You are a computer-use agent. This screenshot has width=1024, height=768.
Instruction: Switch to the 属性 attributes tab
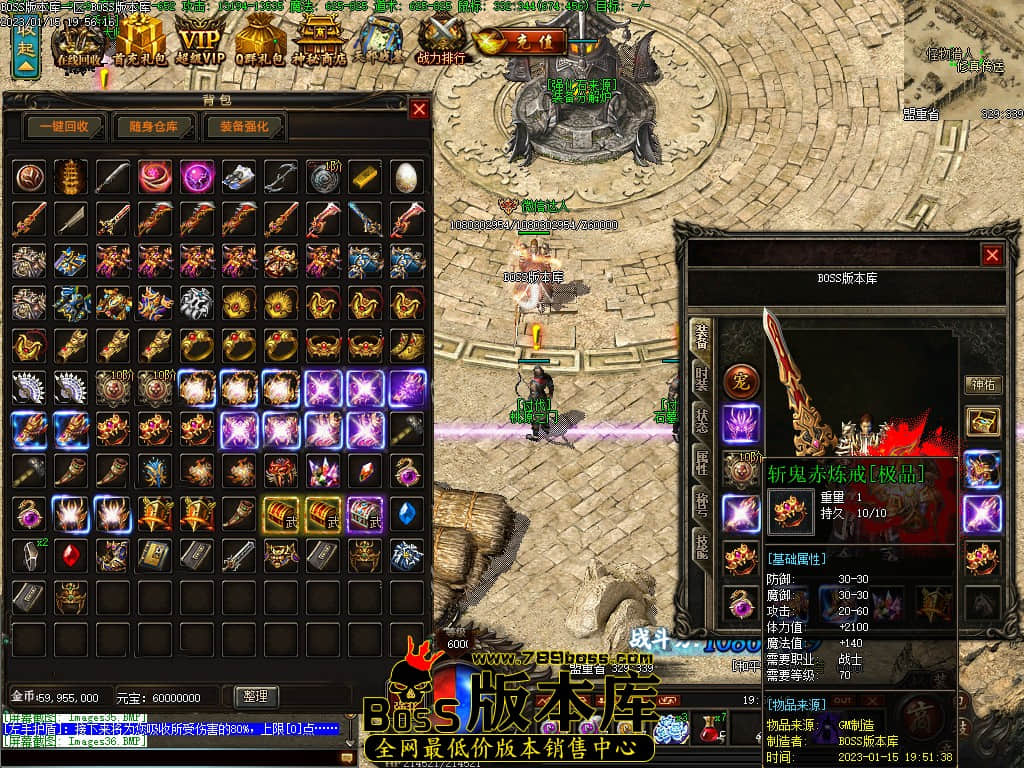[702, 460]
